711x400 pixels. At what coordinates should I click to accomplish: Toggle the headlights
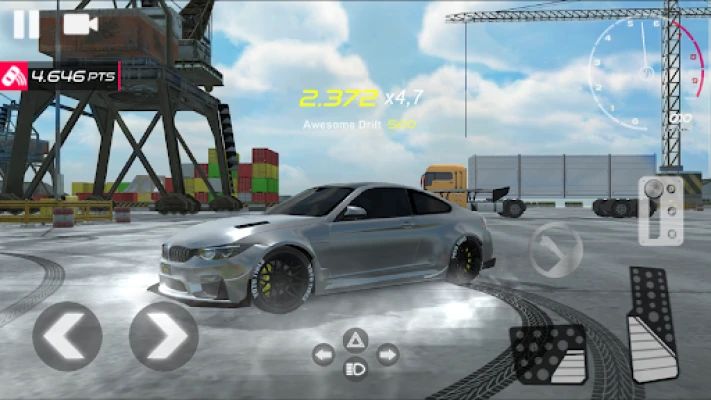point(355,370)
